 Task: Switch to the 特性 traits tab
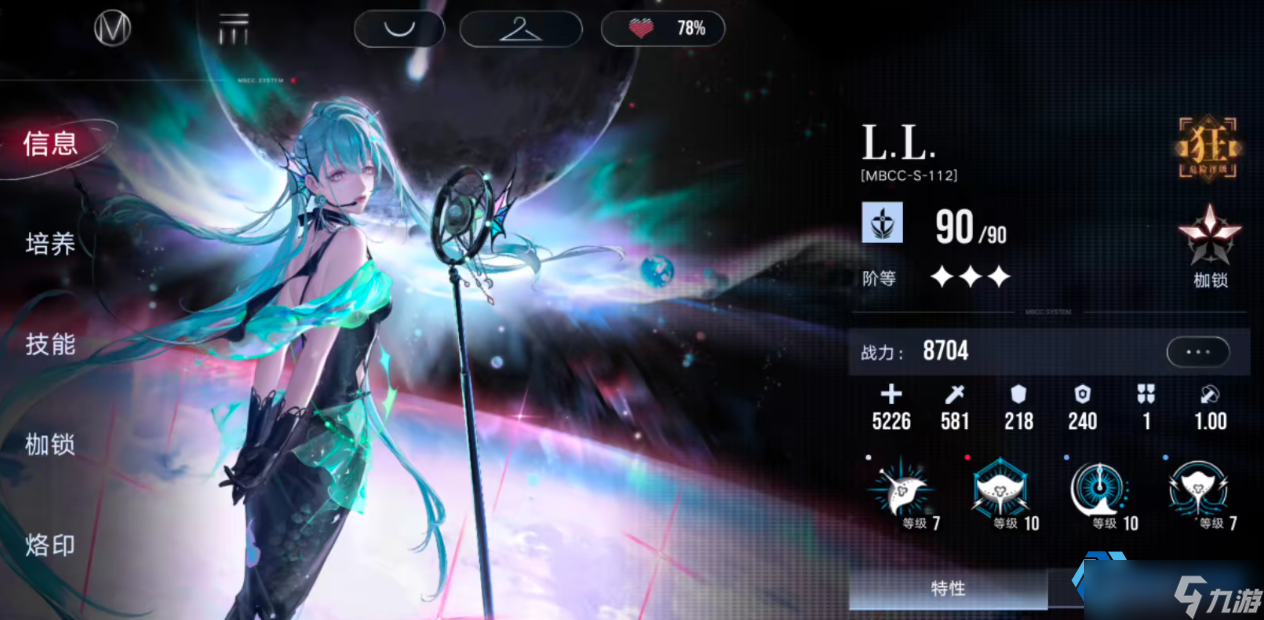point(947,589)
